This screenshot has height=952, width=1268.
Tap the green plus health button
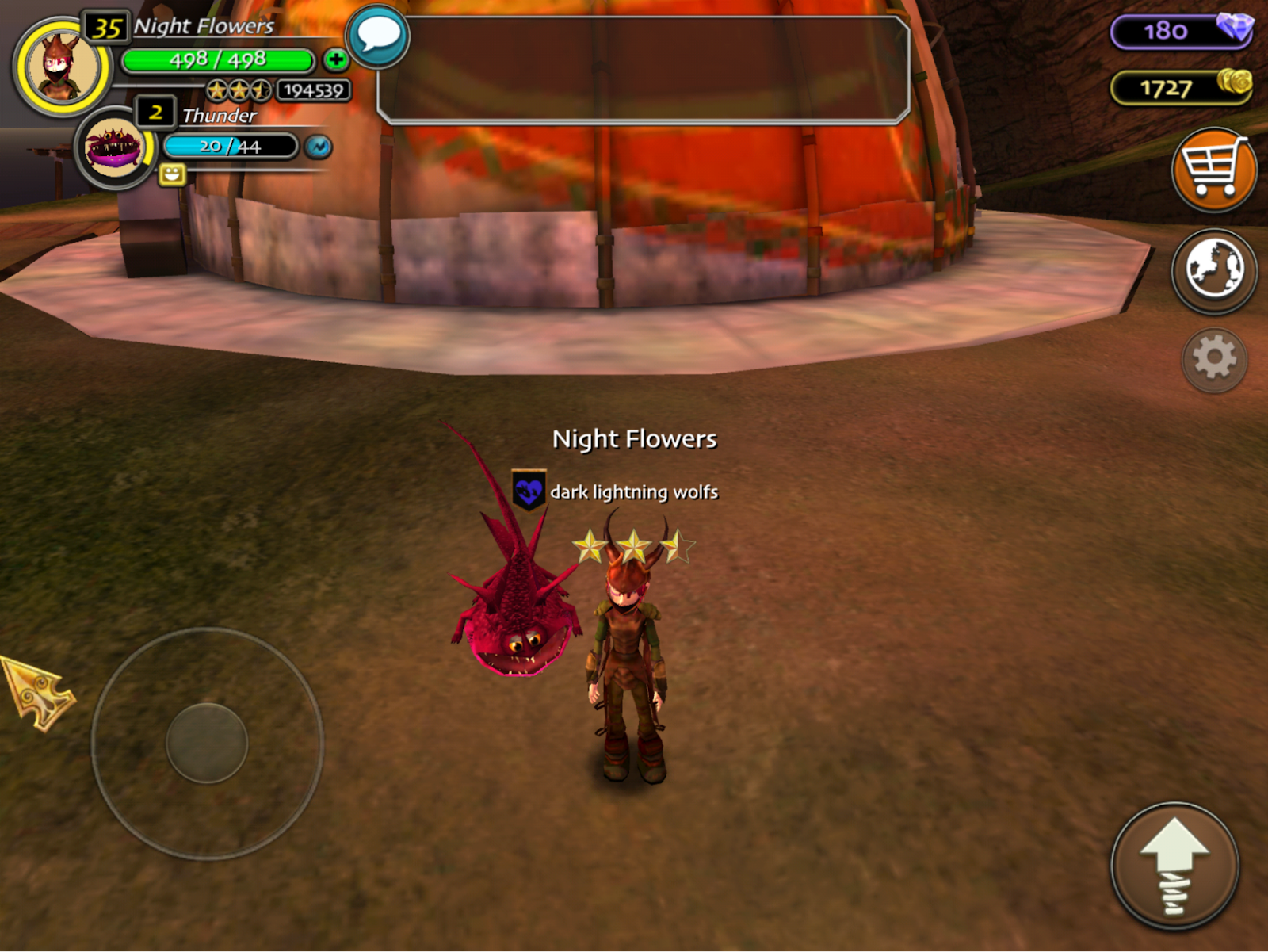(336, 59)
